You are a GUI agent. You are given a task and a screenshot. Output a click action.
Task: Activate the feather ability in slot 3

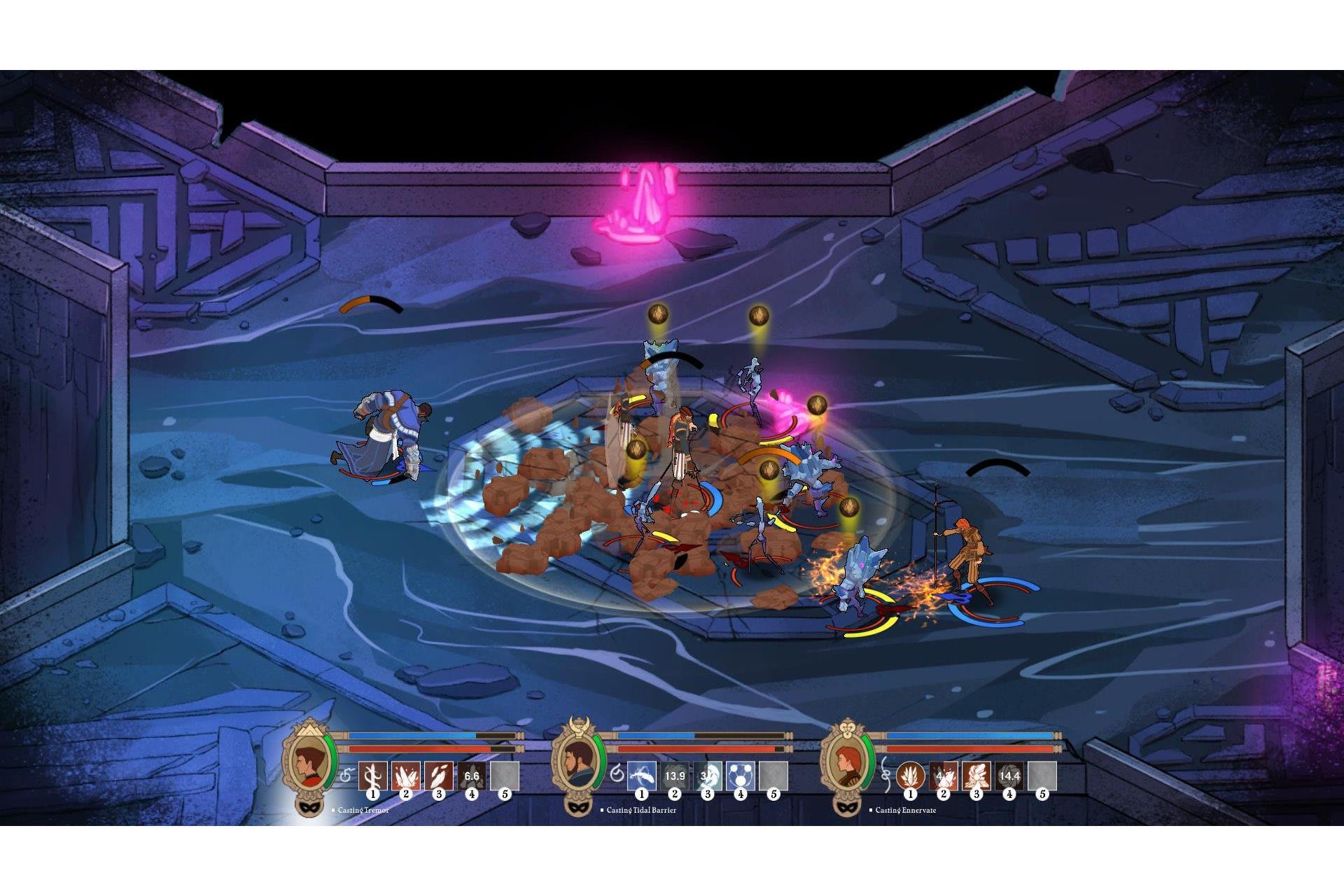point(439,776)
